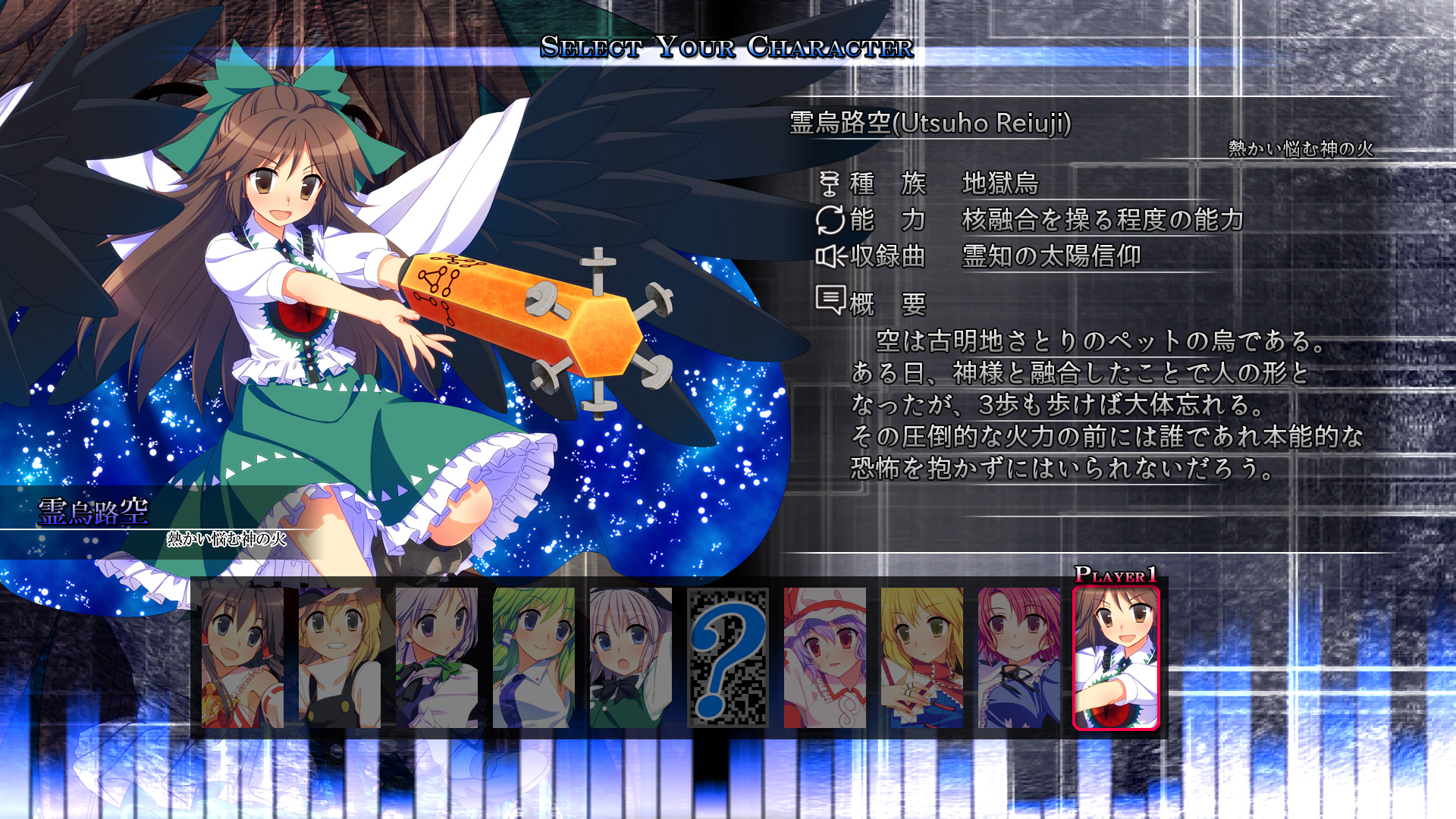The width and height of the screenshot is (1456, 819).
Task: Click the speaker icon beside 収録曲
Action: [832, 258]
